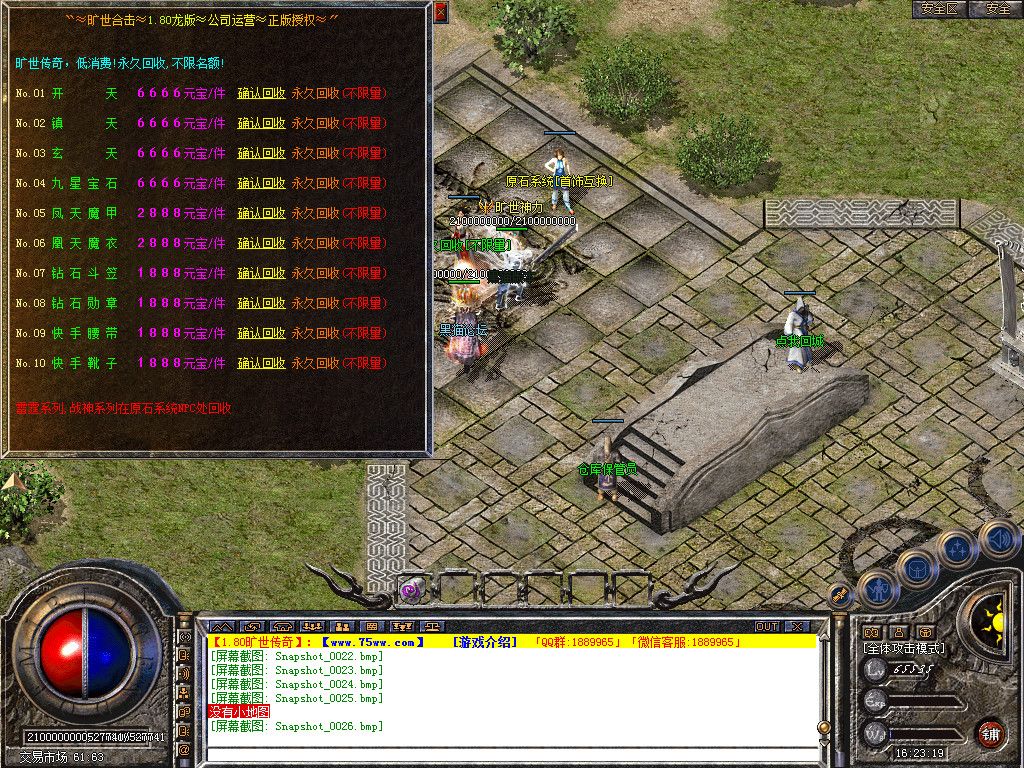This screenshot has width=1024, height=768.
Task: Confirm recycling for No.05 凤天魔甲
Action: pos(261,213)
